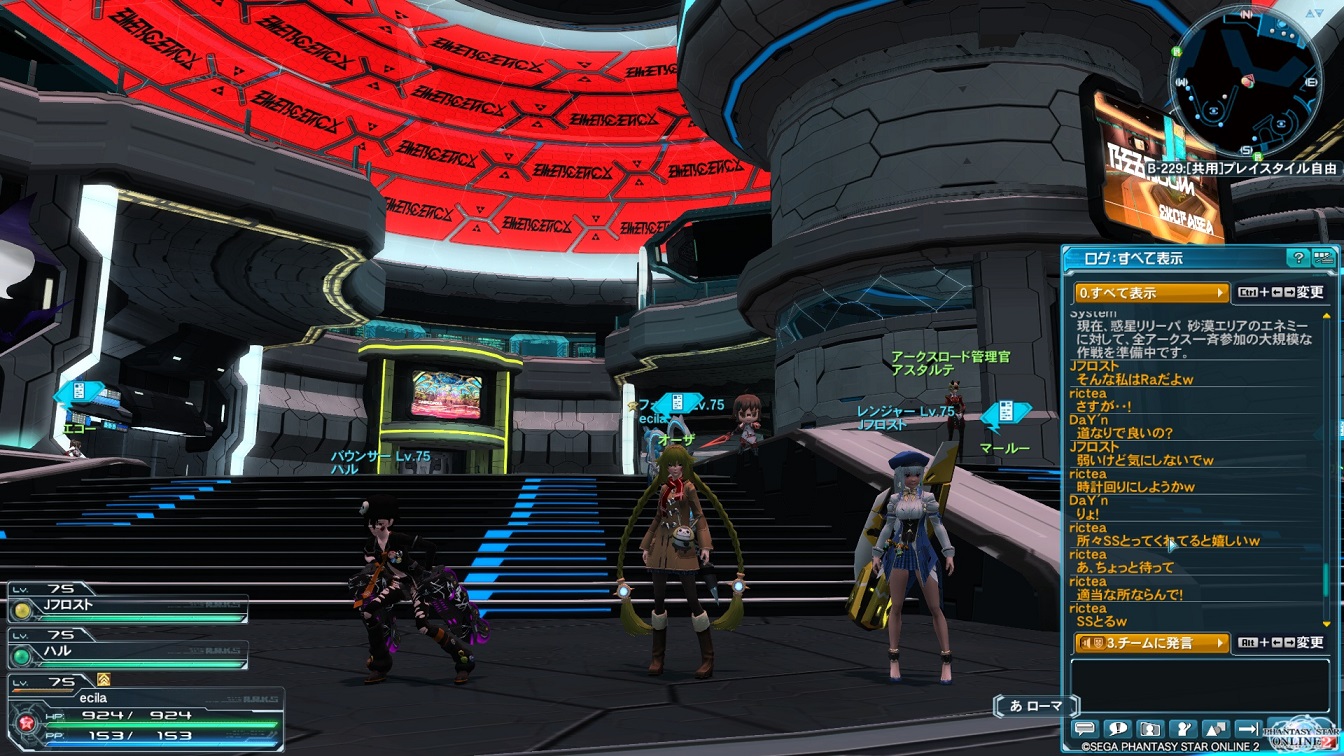Open the exclamation speech bubble icon
1344x756 pixels.
[1118, 730]
